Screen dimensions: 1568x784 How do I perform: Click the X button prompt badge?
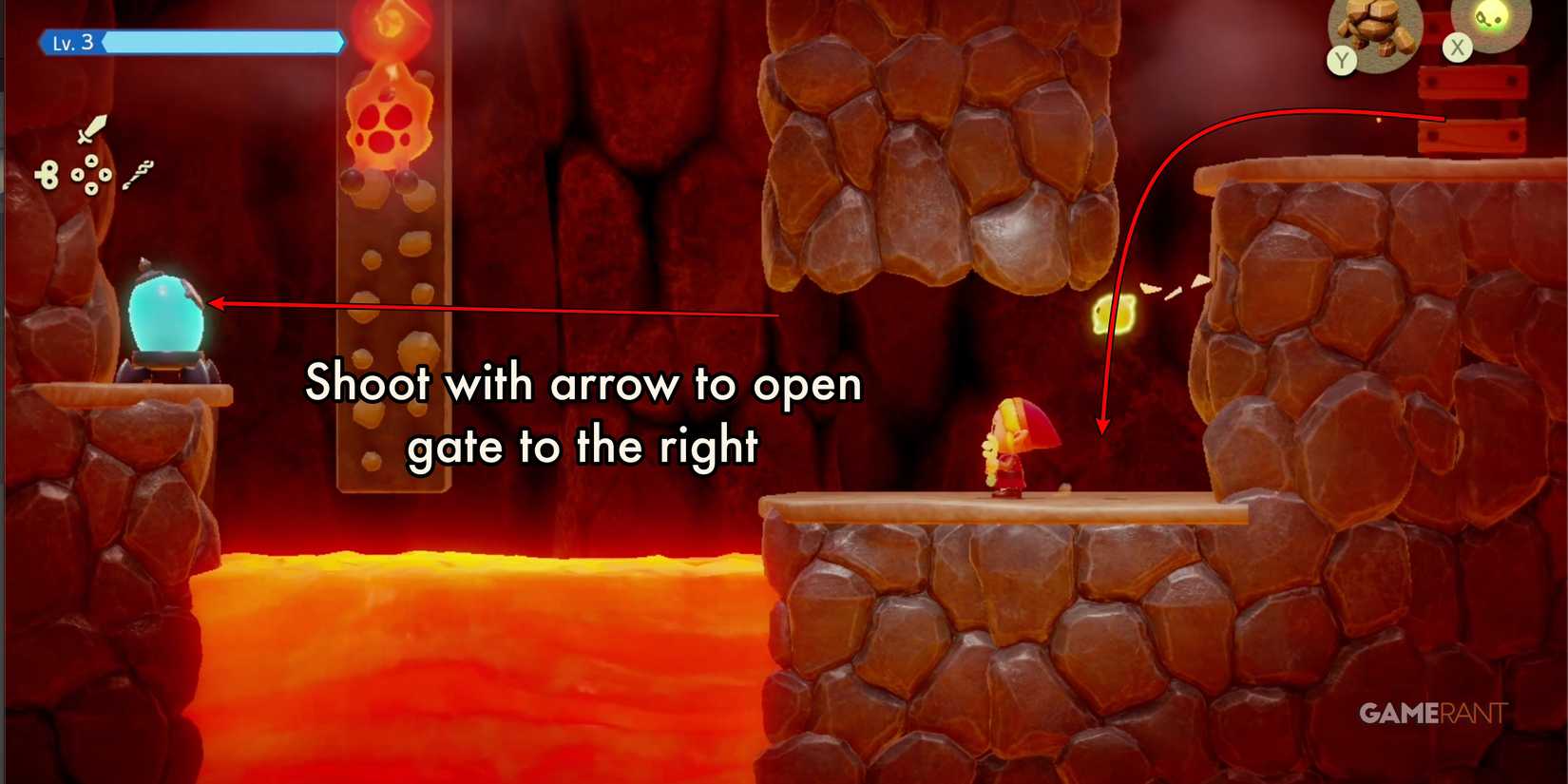[x=1458, y=48]
